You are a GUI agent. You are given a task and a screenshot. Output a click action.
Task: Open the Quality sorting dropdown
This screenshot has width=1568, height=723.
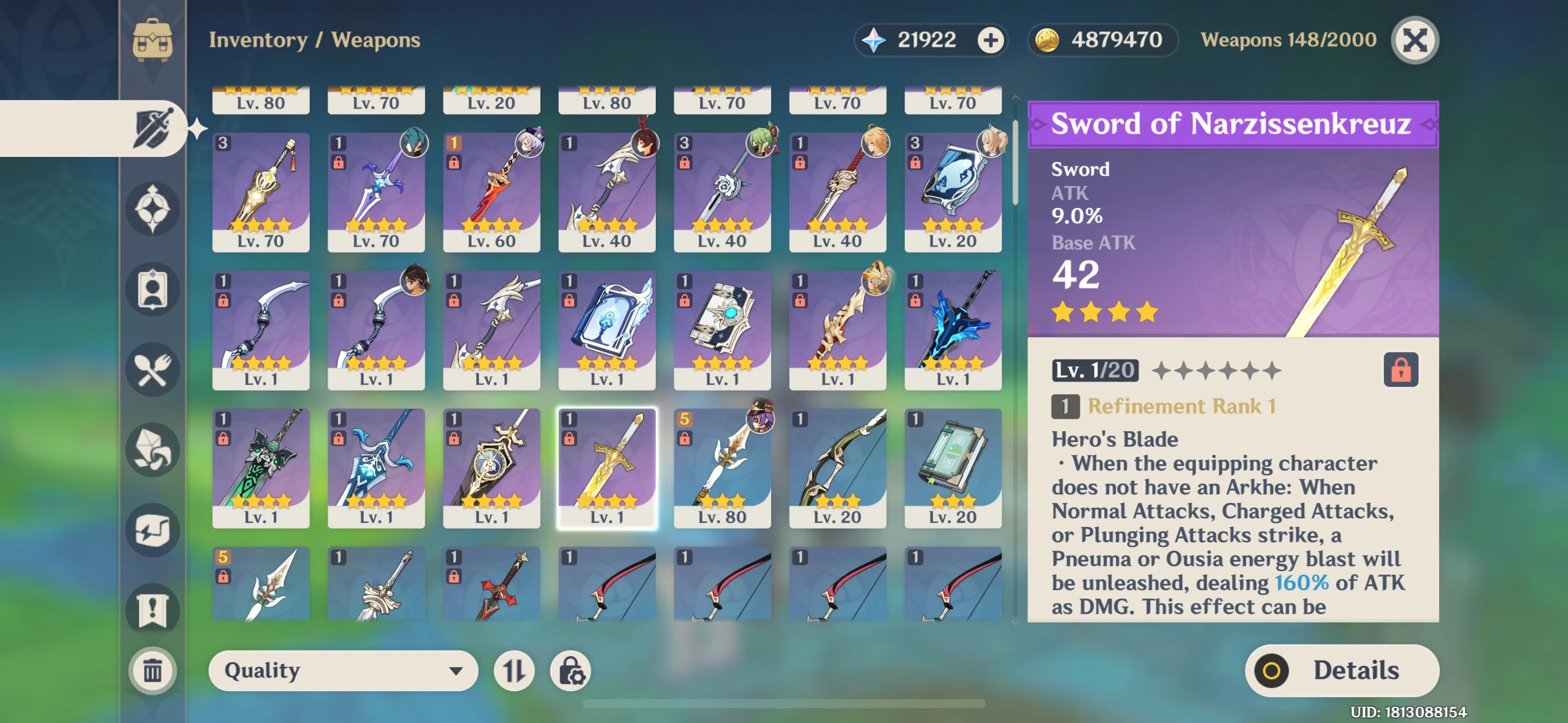pos(344,670)
